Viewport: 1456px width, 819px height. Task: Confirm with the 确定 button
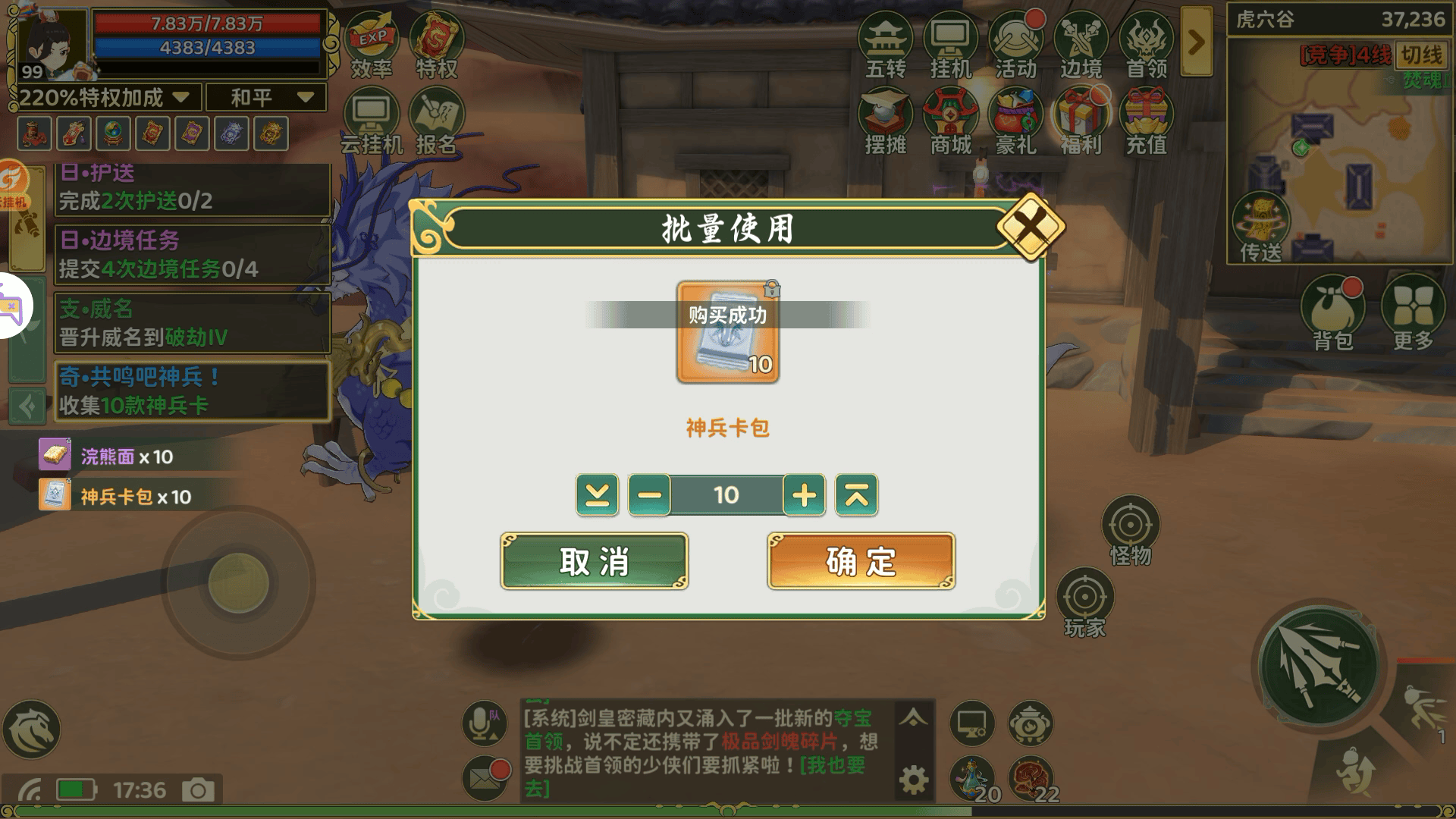(x=860, y=562)
